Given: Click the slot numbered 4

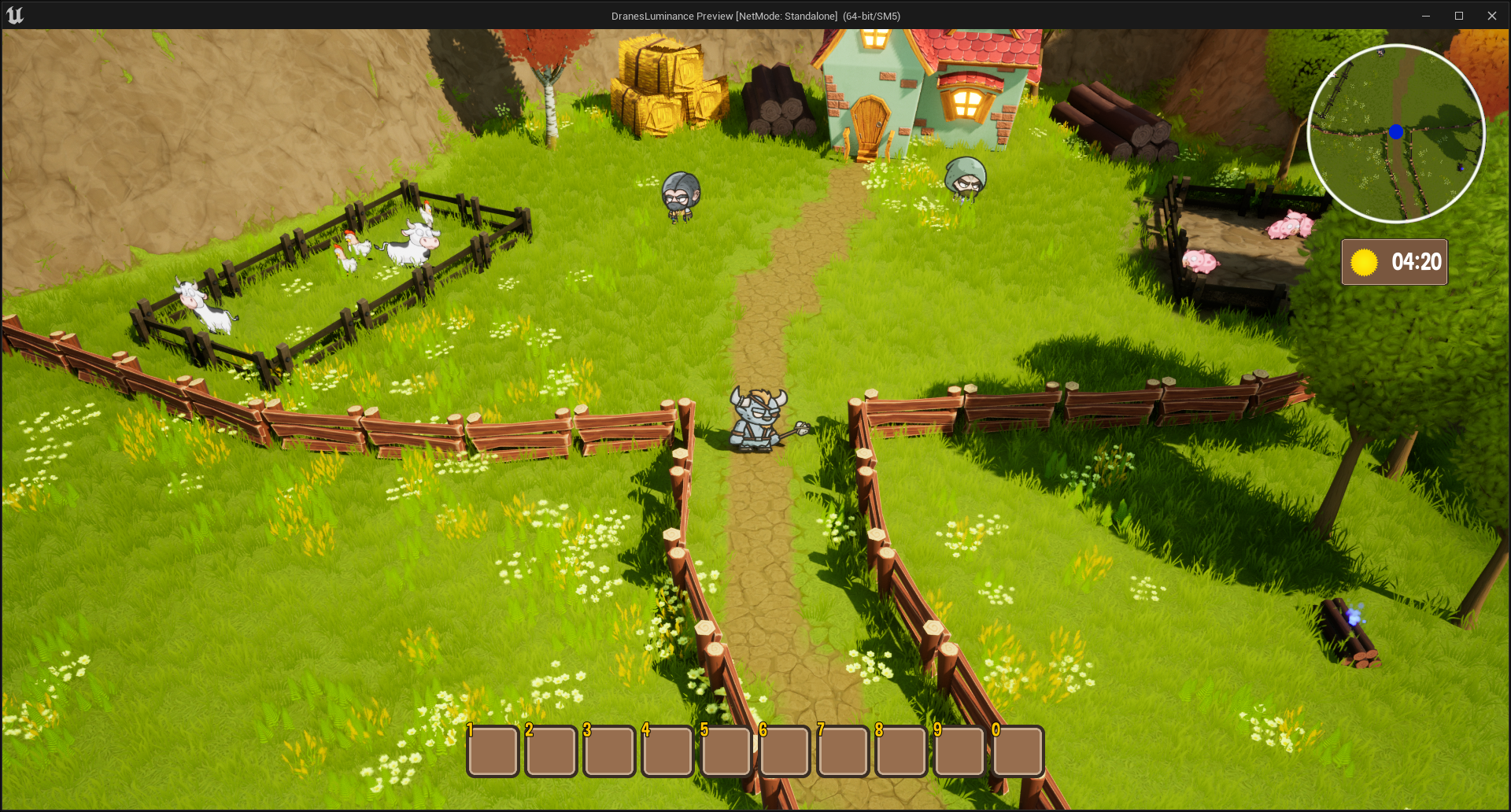Looking at the screenshot, I should tap(668, 751).
